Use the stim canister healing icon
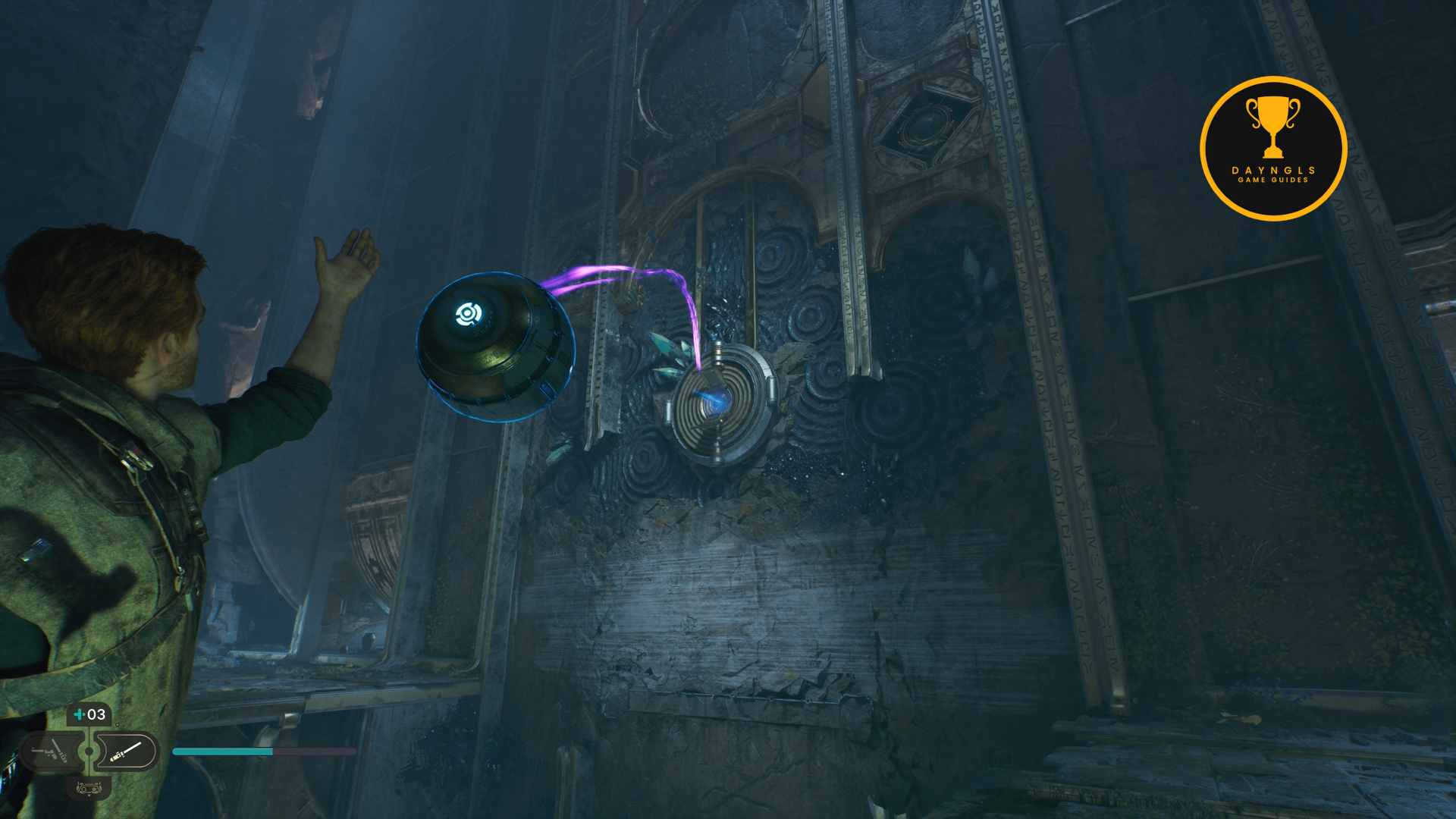The width and height of the screenshot is (1456, 819). tap(89, 714)
